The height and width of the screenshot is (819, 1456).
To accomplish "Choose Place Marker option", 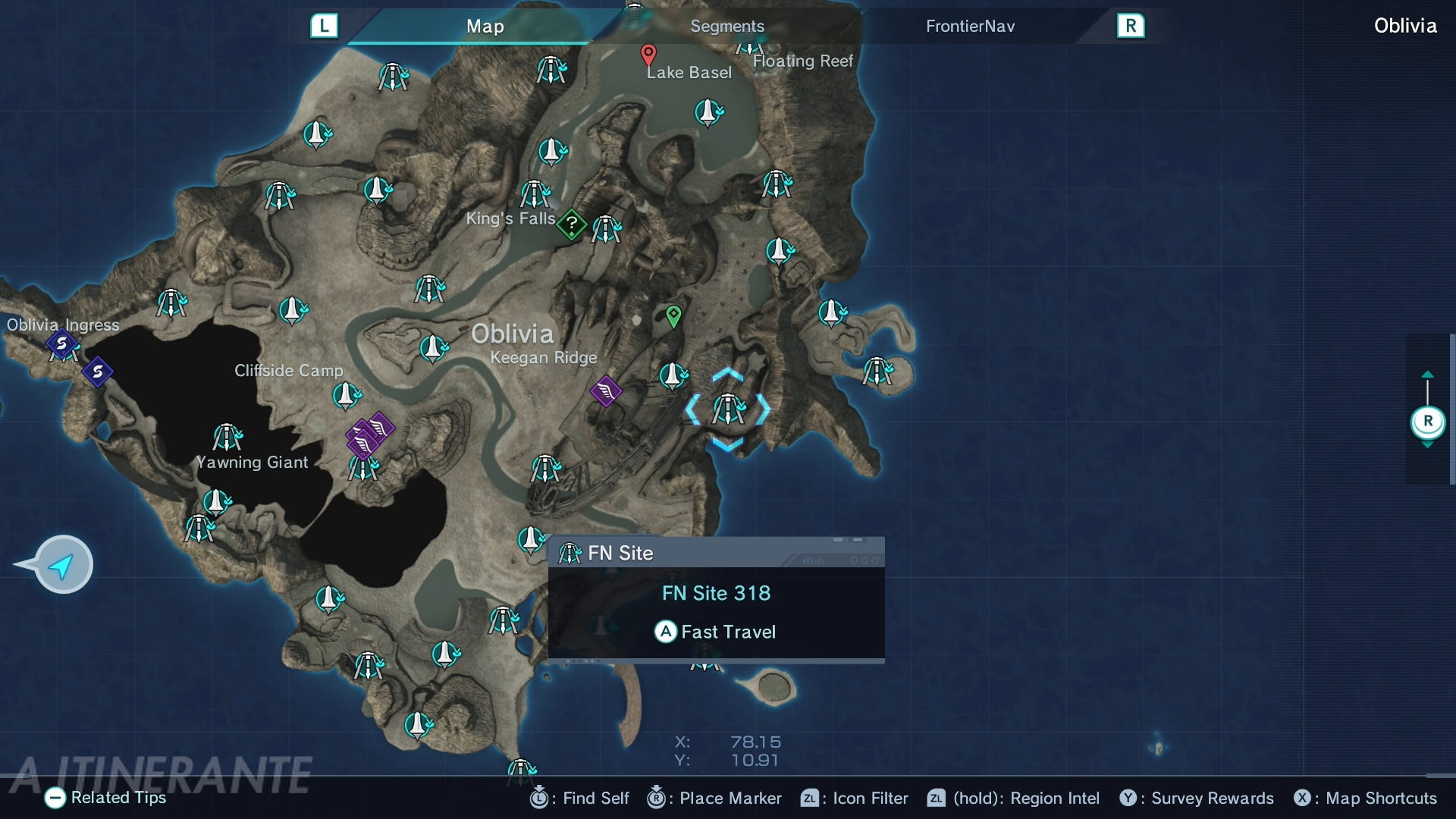I will pyautogui.click(x=714, y=798).
